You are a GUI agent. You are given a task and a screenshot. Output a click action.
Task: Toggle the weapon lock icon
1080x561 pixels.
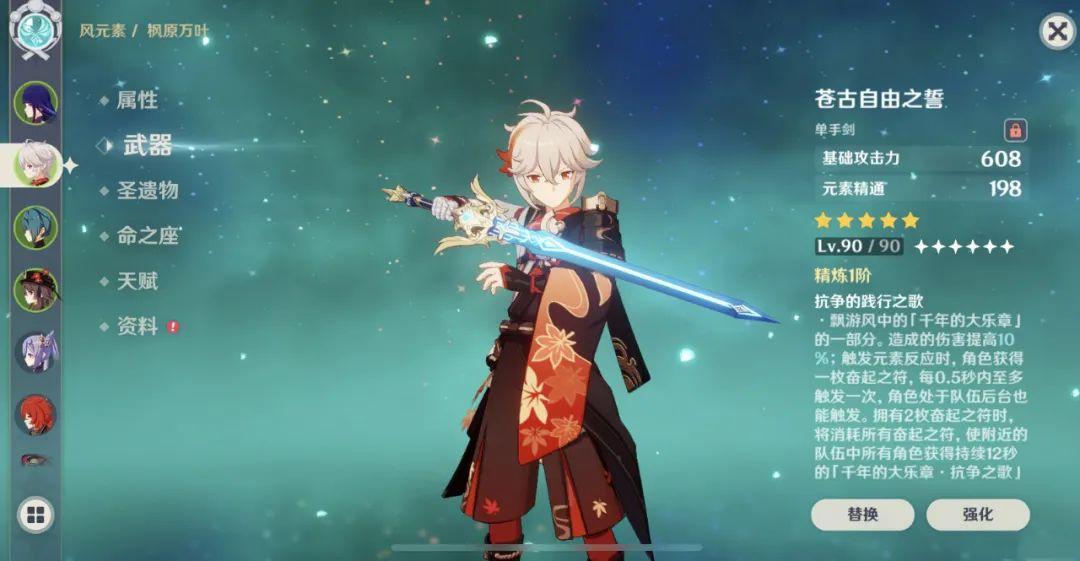(1015, 130)
